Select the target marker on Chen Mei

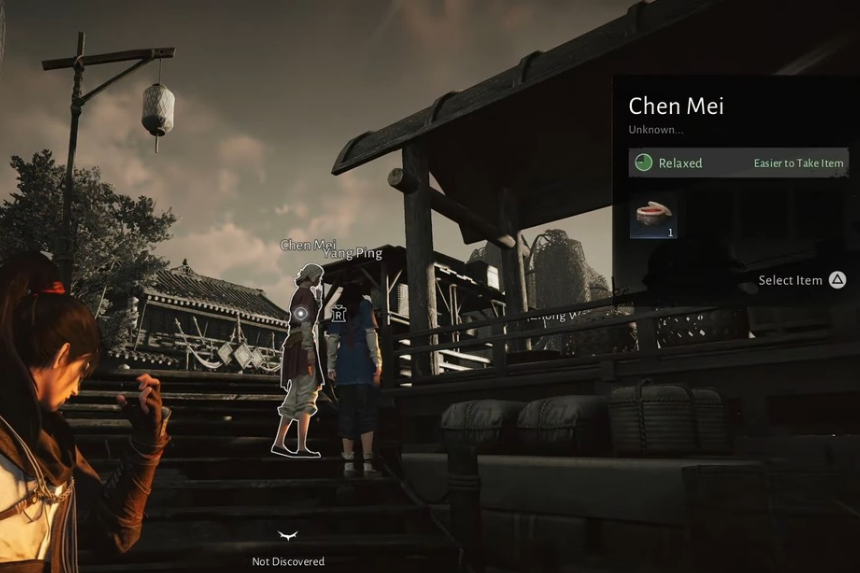(300, 314)
